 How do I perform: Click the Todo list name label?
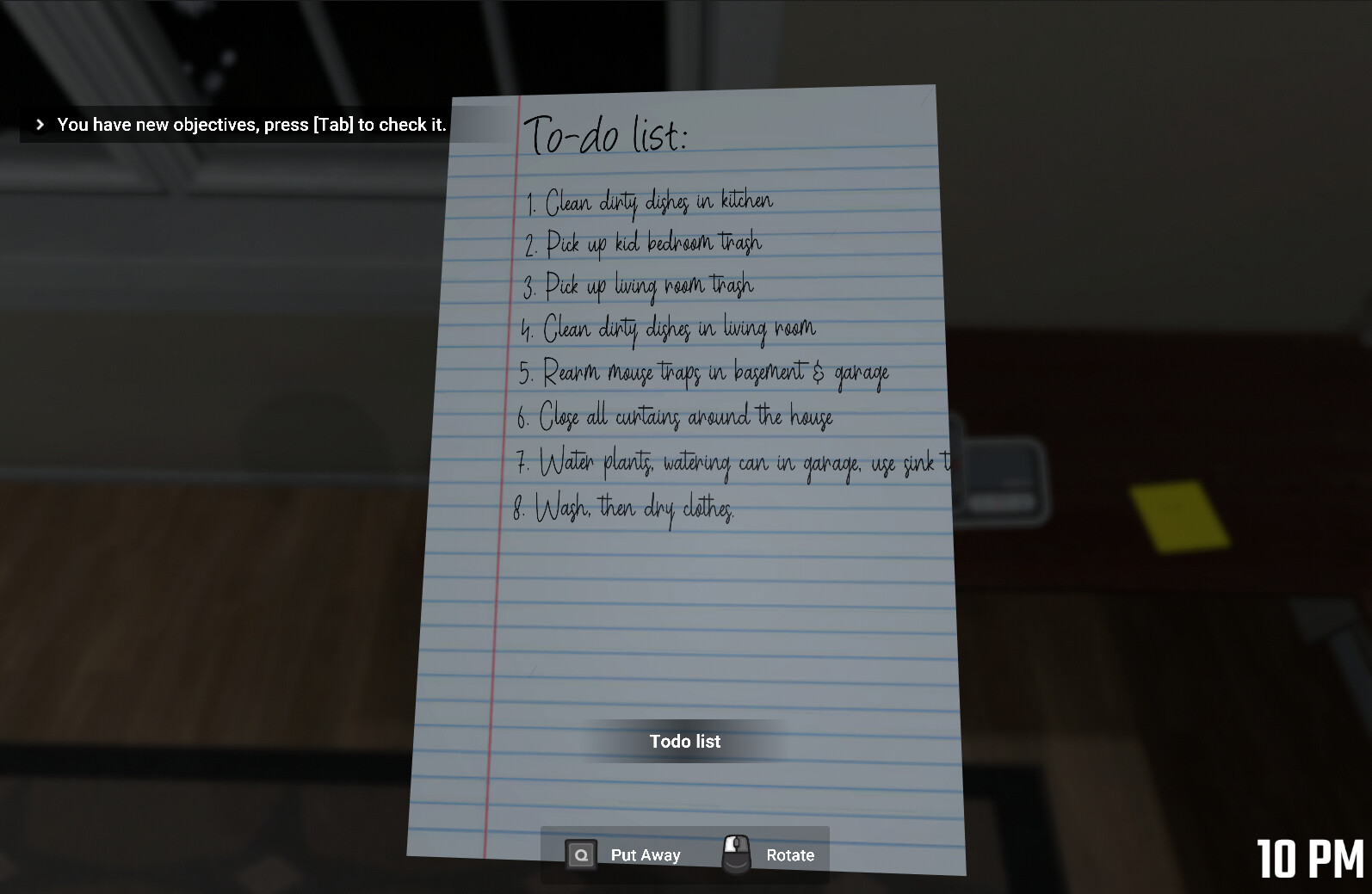point(684,741)
